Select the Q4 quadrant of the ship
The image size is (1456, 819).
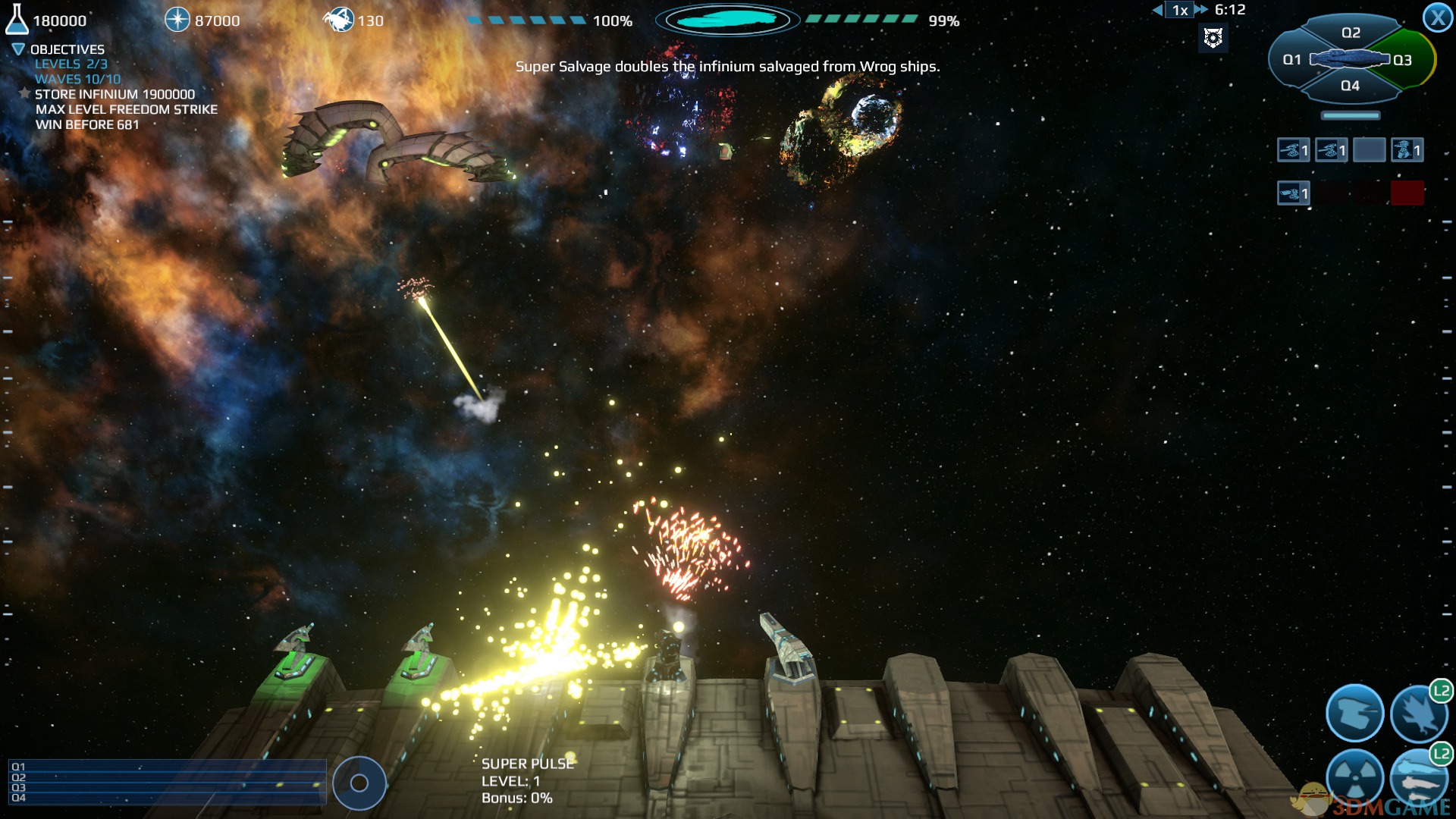pos(1350,86)
